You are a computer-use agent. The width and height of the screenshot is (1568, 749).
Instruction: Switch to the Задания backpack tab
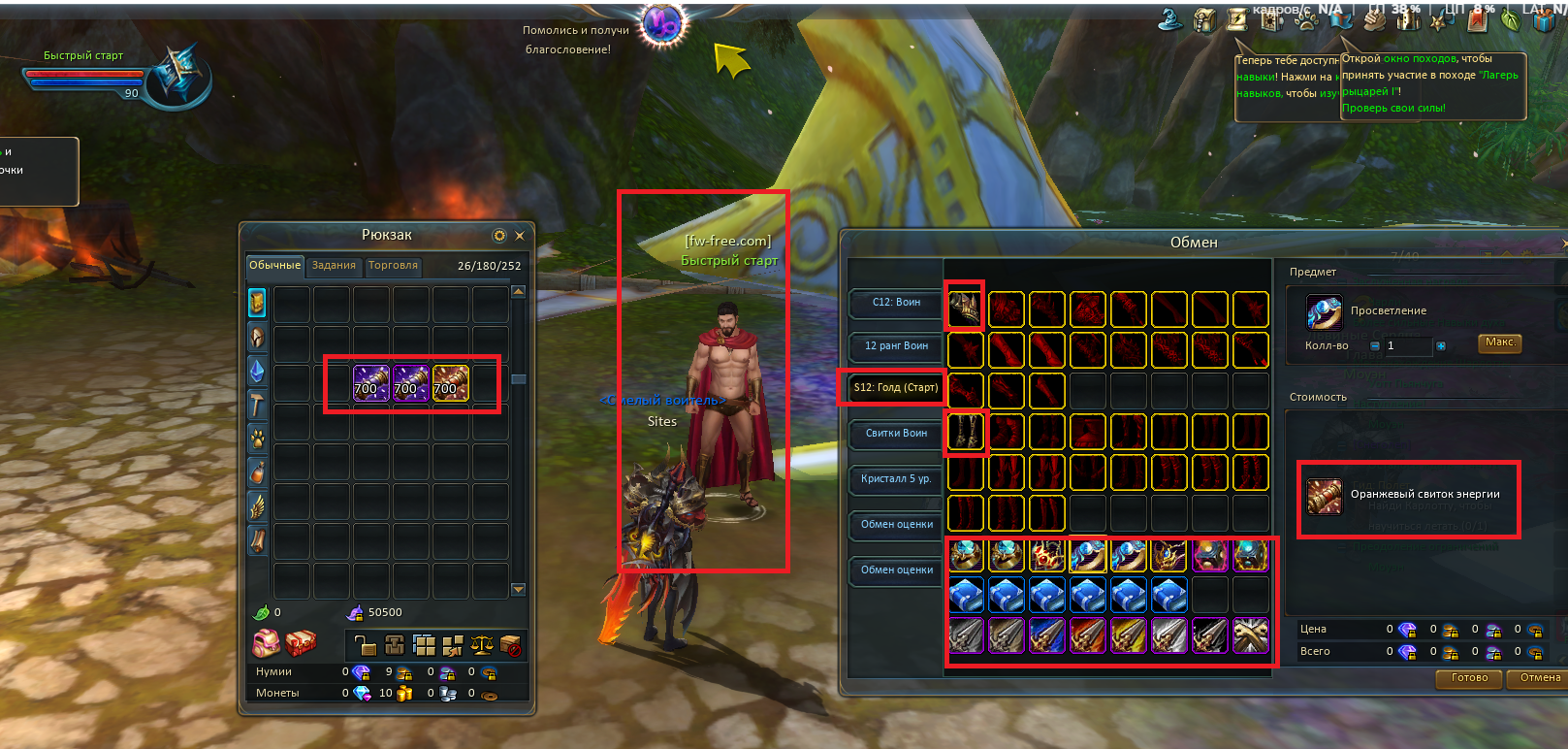coord(334,266)
